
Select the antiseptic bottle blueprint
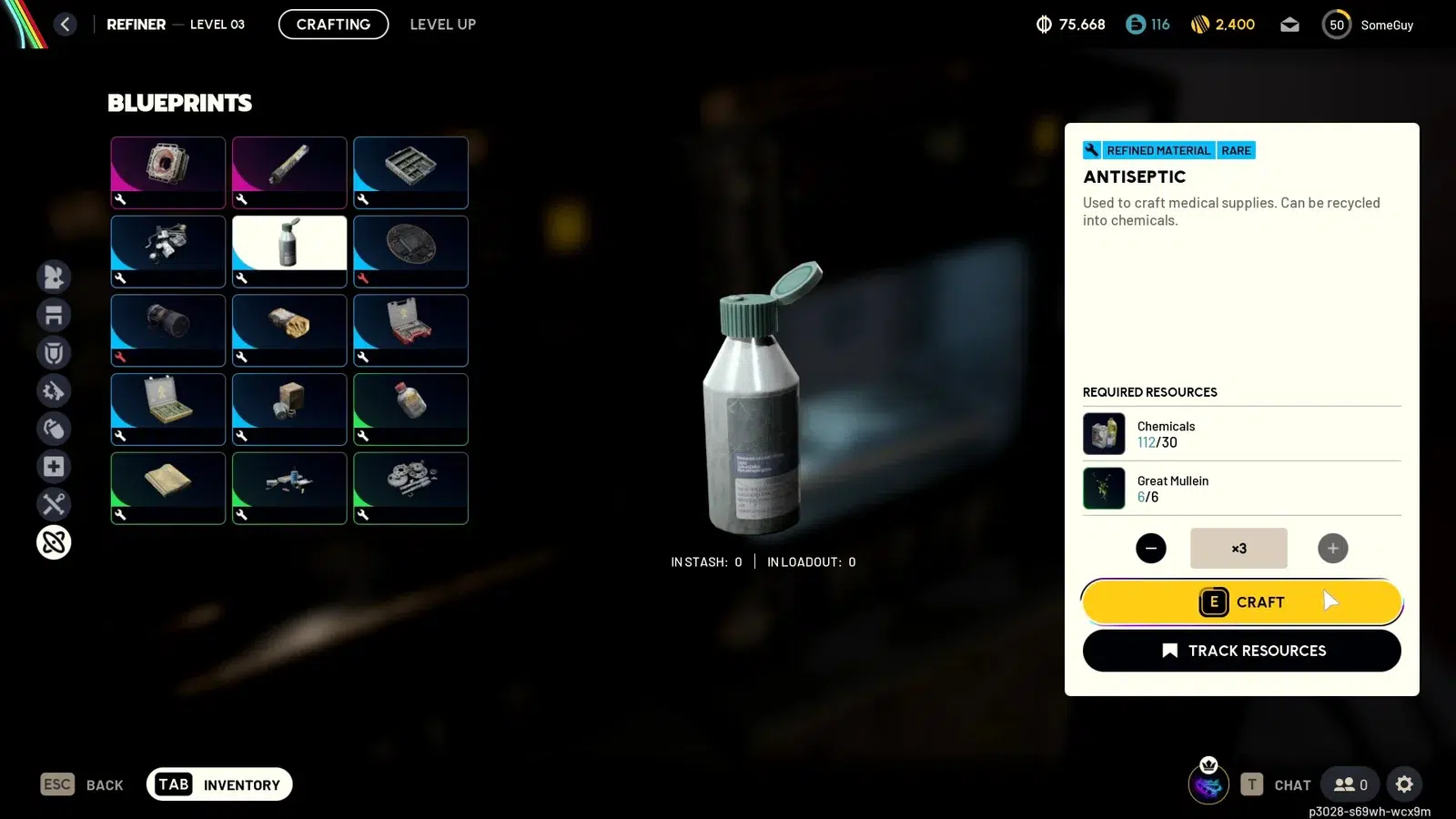coord(289,251)
